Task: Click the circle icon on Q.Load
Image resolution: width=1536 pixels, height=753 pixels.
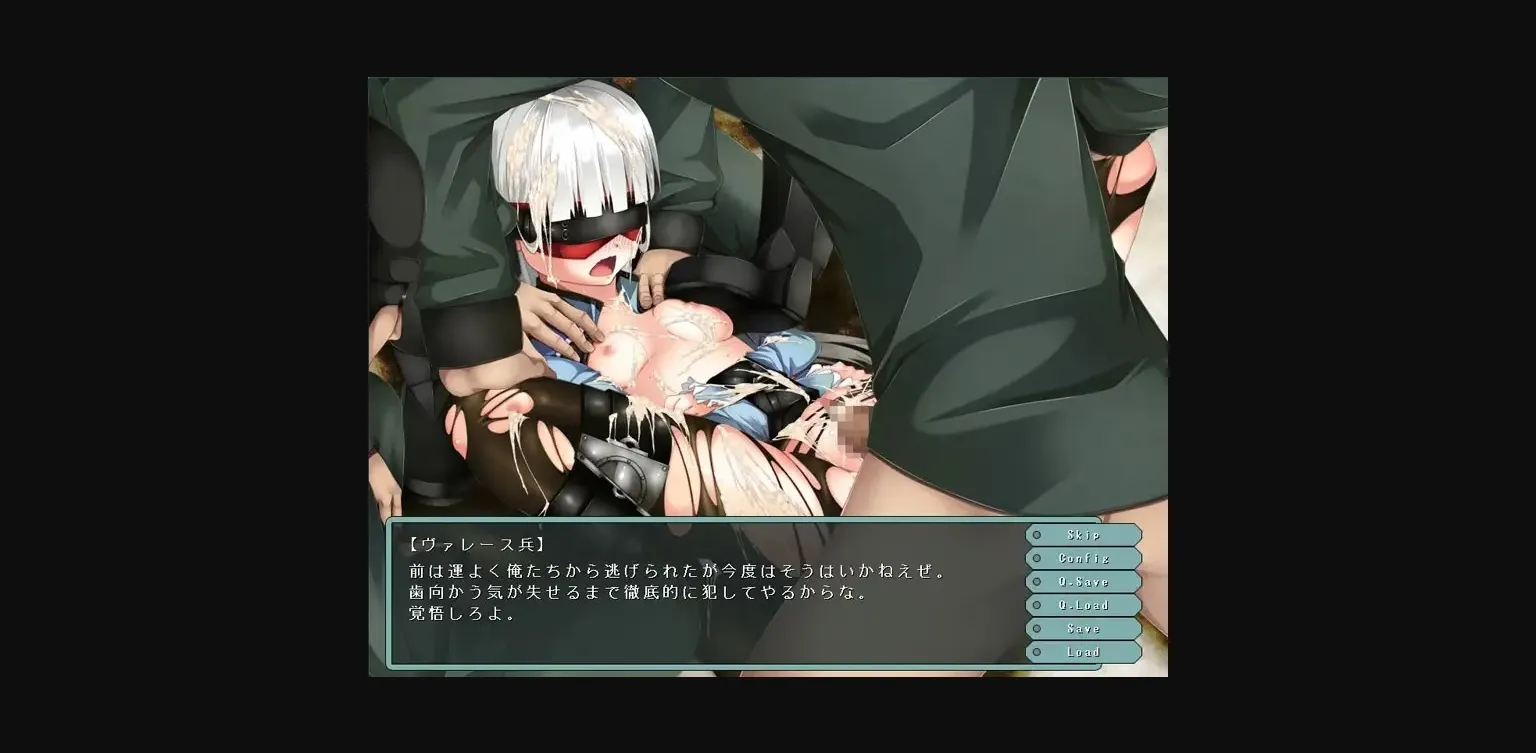Action: coord(1035,605)
